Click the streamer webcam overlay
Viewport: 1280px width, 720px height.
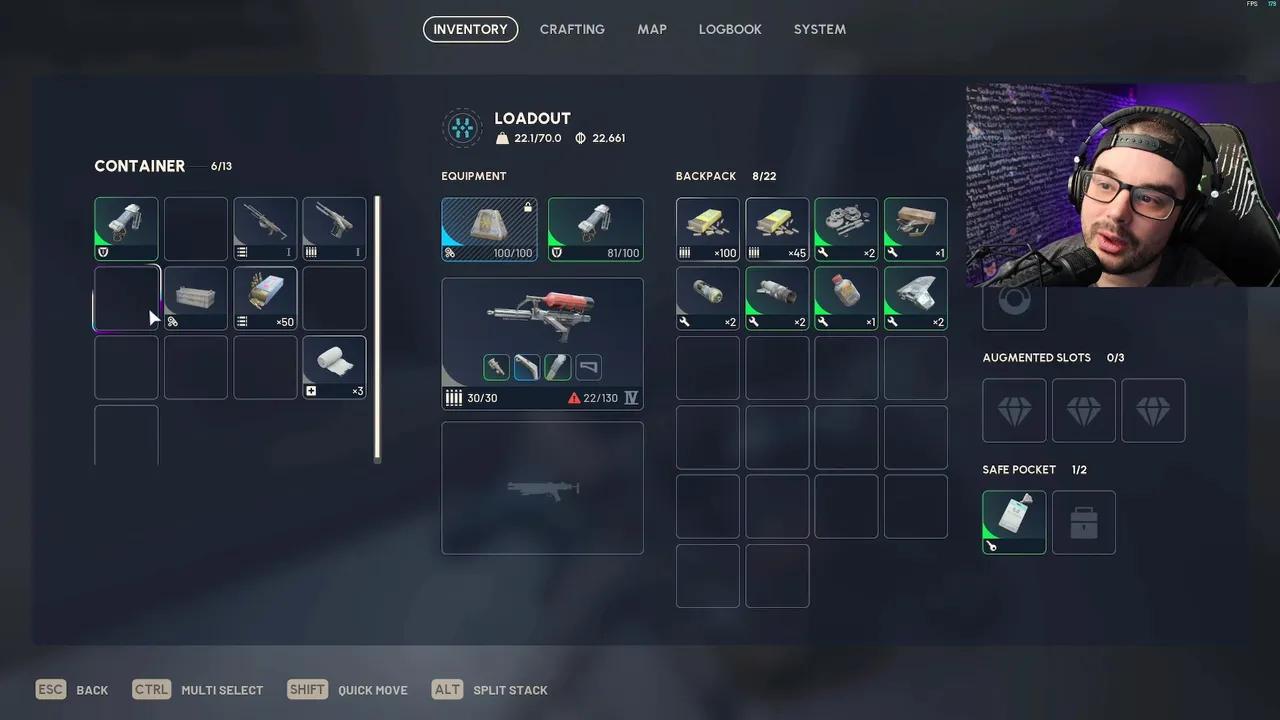1122,185
